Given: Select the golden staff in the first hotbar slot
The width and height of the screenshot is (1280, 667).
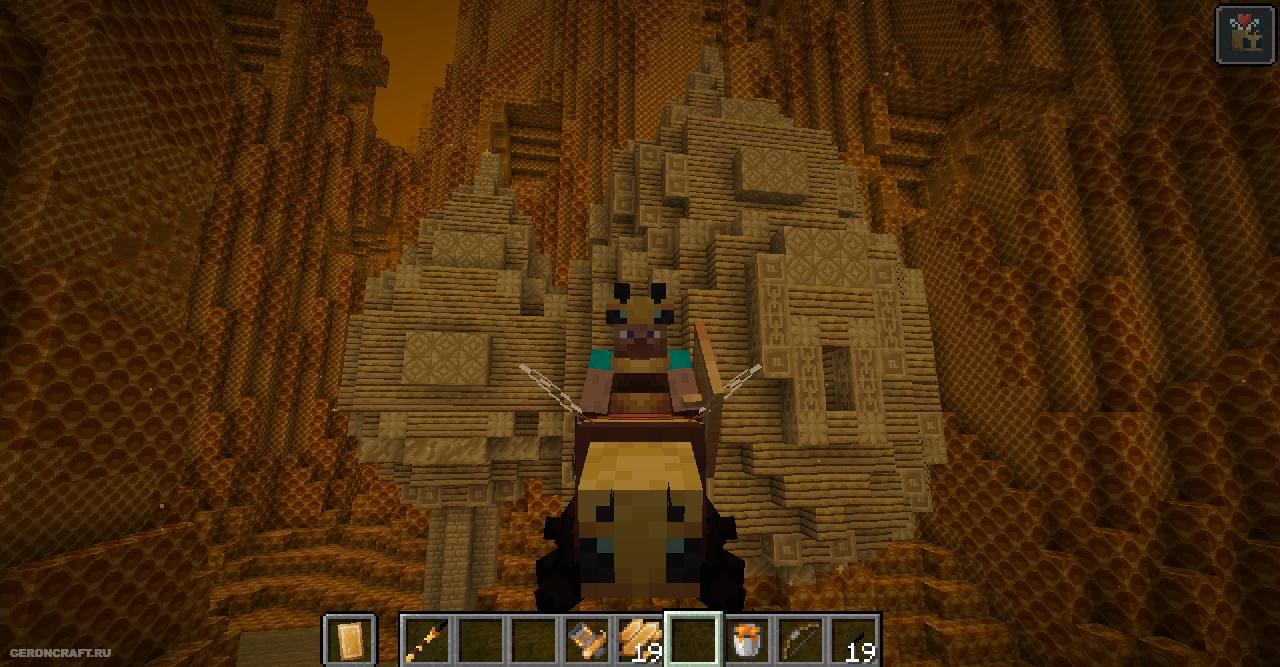Looking at the screenshot, I should [427, 640].
